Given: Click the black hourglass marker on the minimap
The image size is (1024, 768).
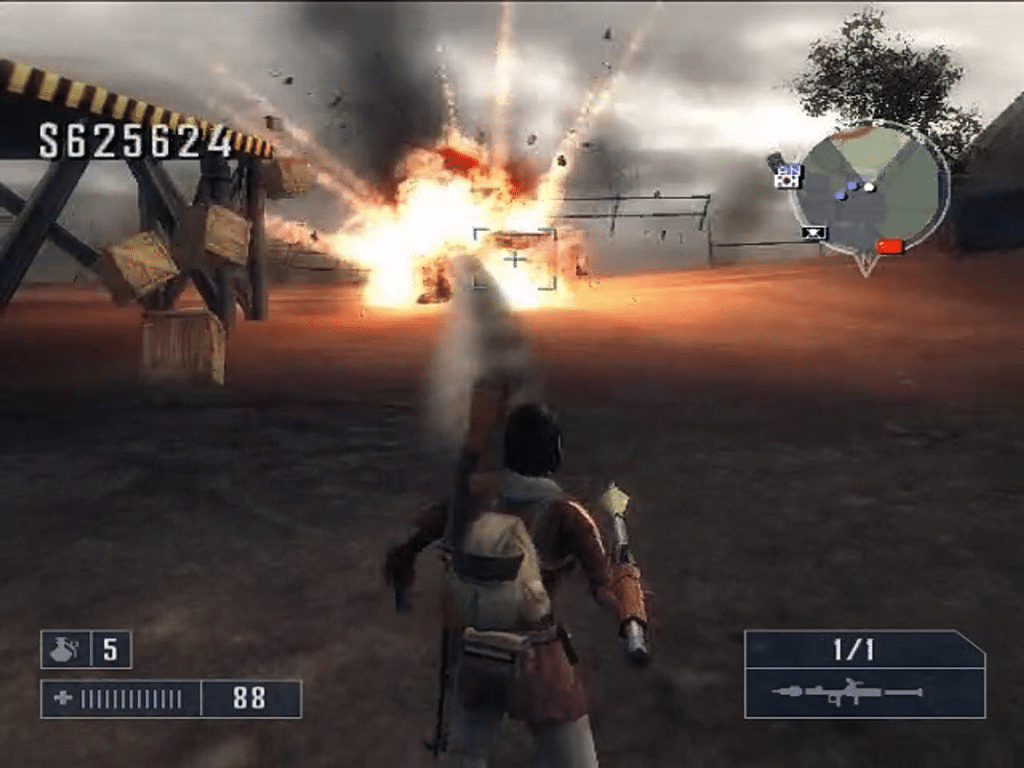Looking at the screenshot, I should click(814, 233).
